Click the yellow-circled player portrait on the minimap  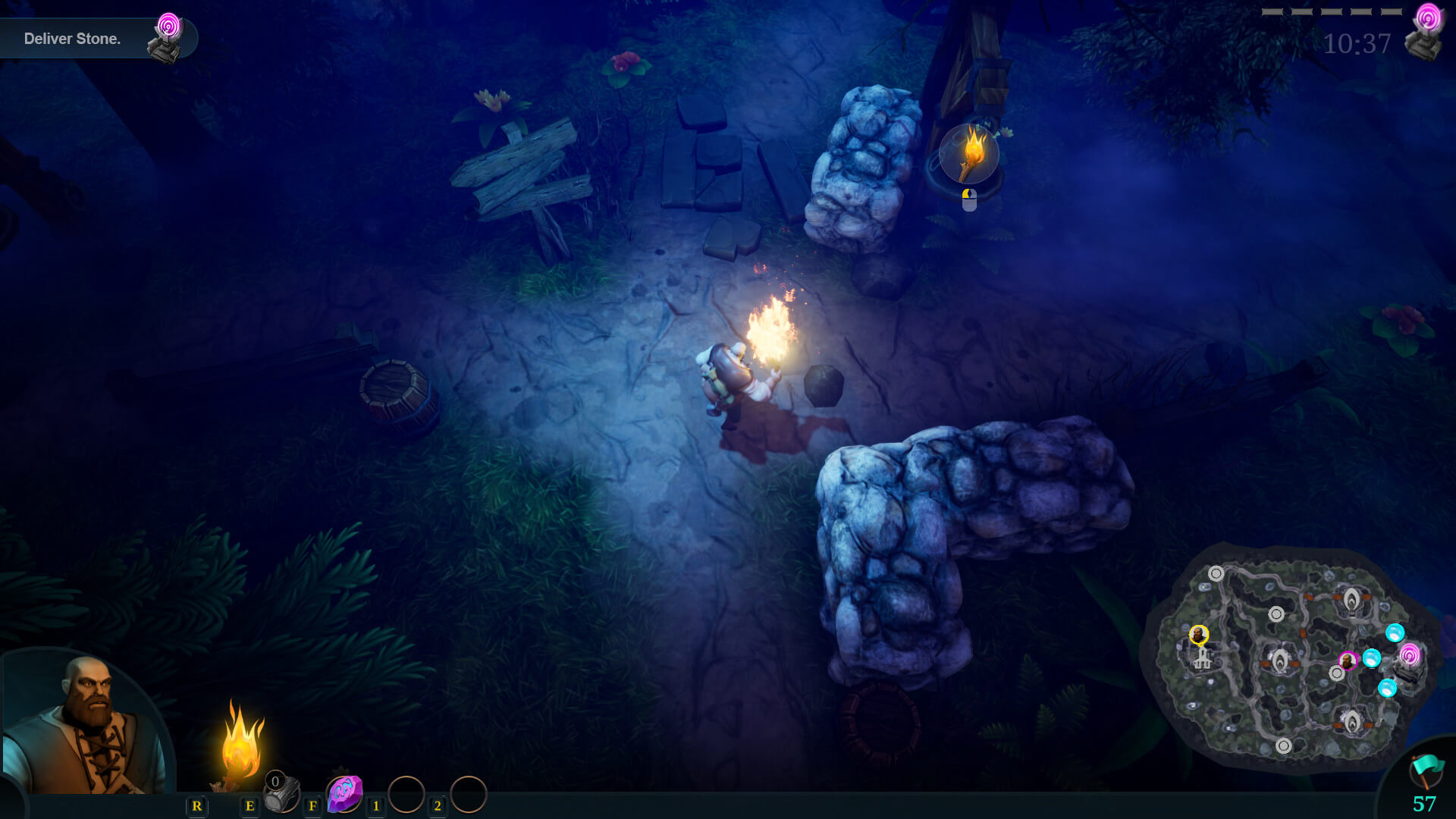click(1199, 635)
